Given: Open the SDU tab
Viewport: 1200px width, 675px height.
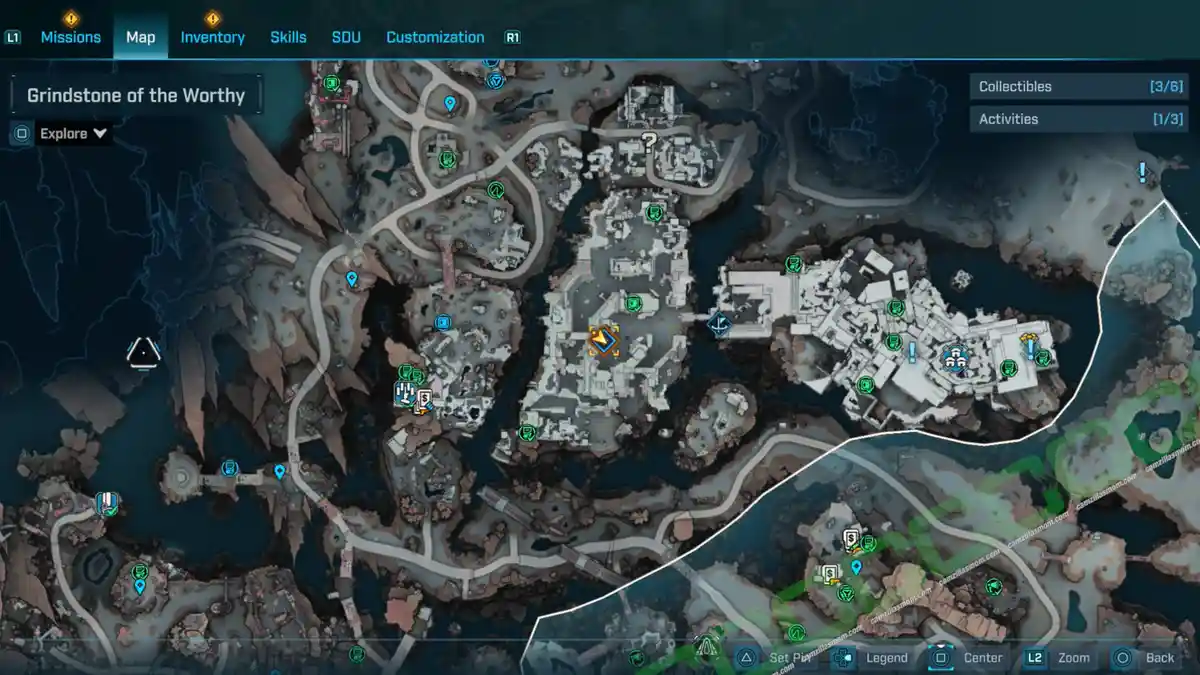Looking at the screenshot, I should pyautogui.click(x=346, y=37).
